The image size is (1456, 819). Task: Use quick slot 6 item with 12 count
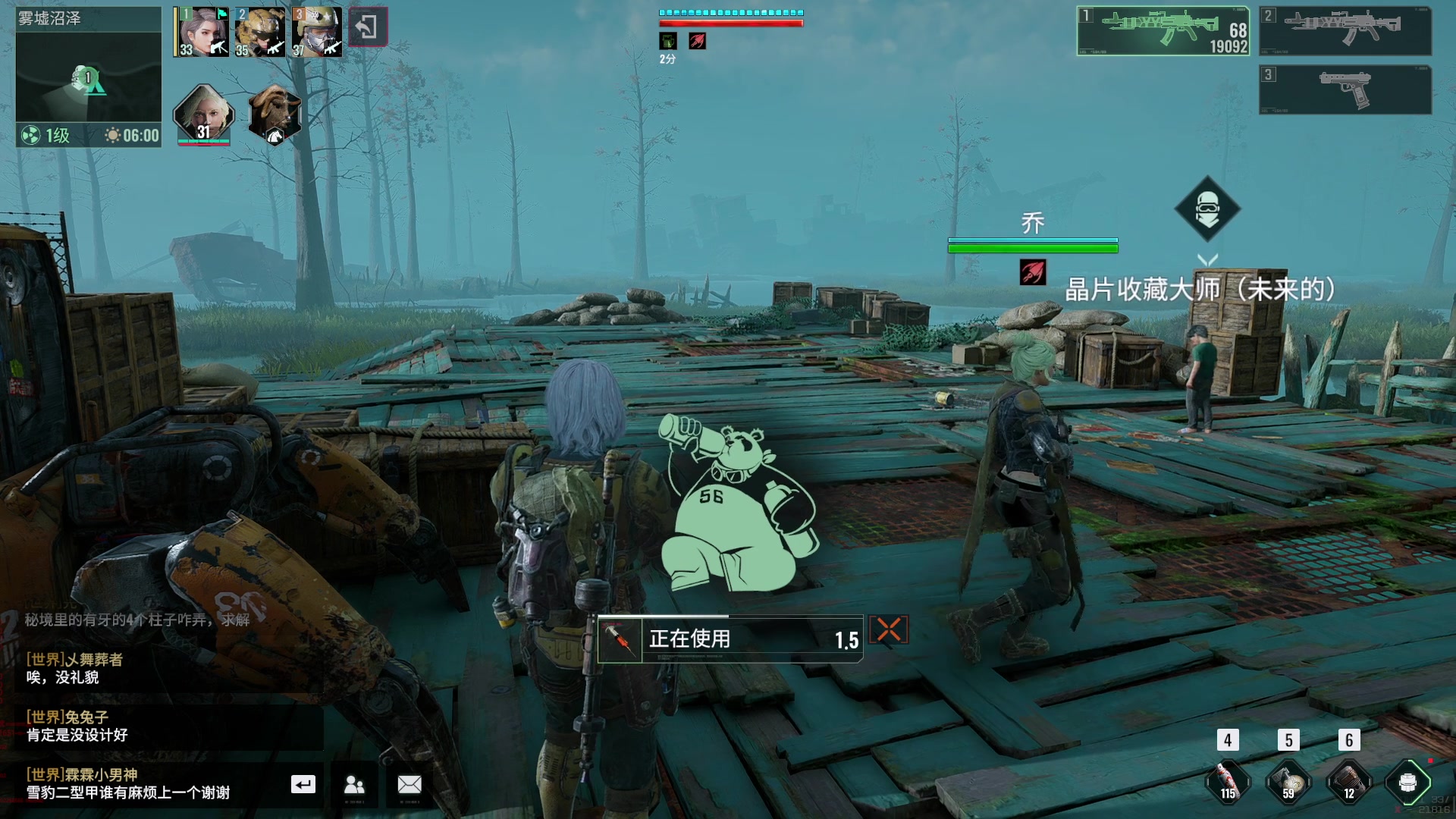tap(1348, 780)
